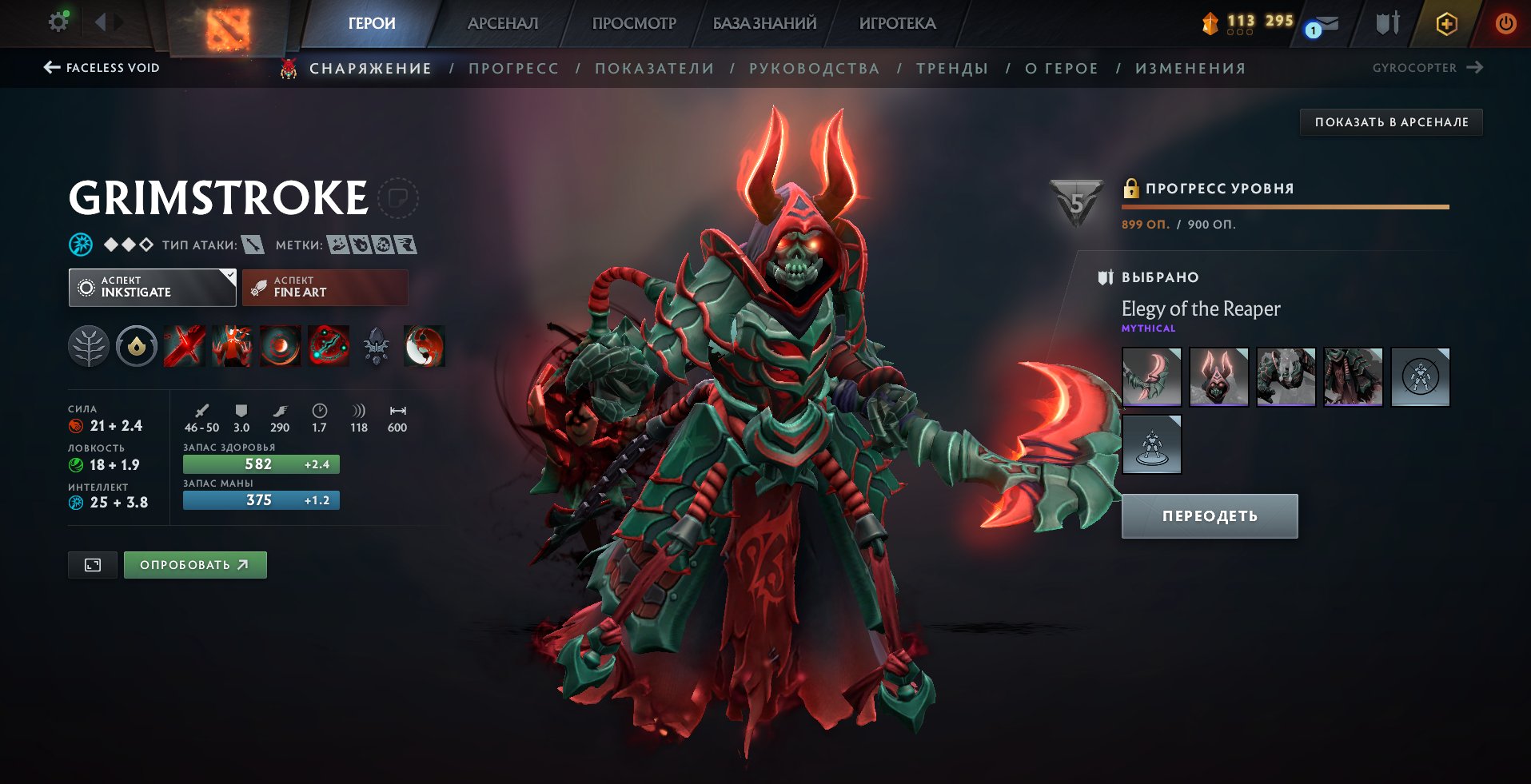
Task: Toggle the FINE ART aspect
Action: pyautogui.click(x=325, y=287)
